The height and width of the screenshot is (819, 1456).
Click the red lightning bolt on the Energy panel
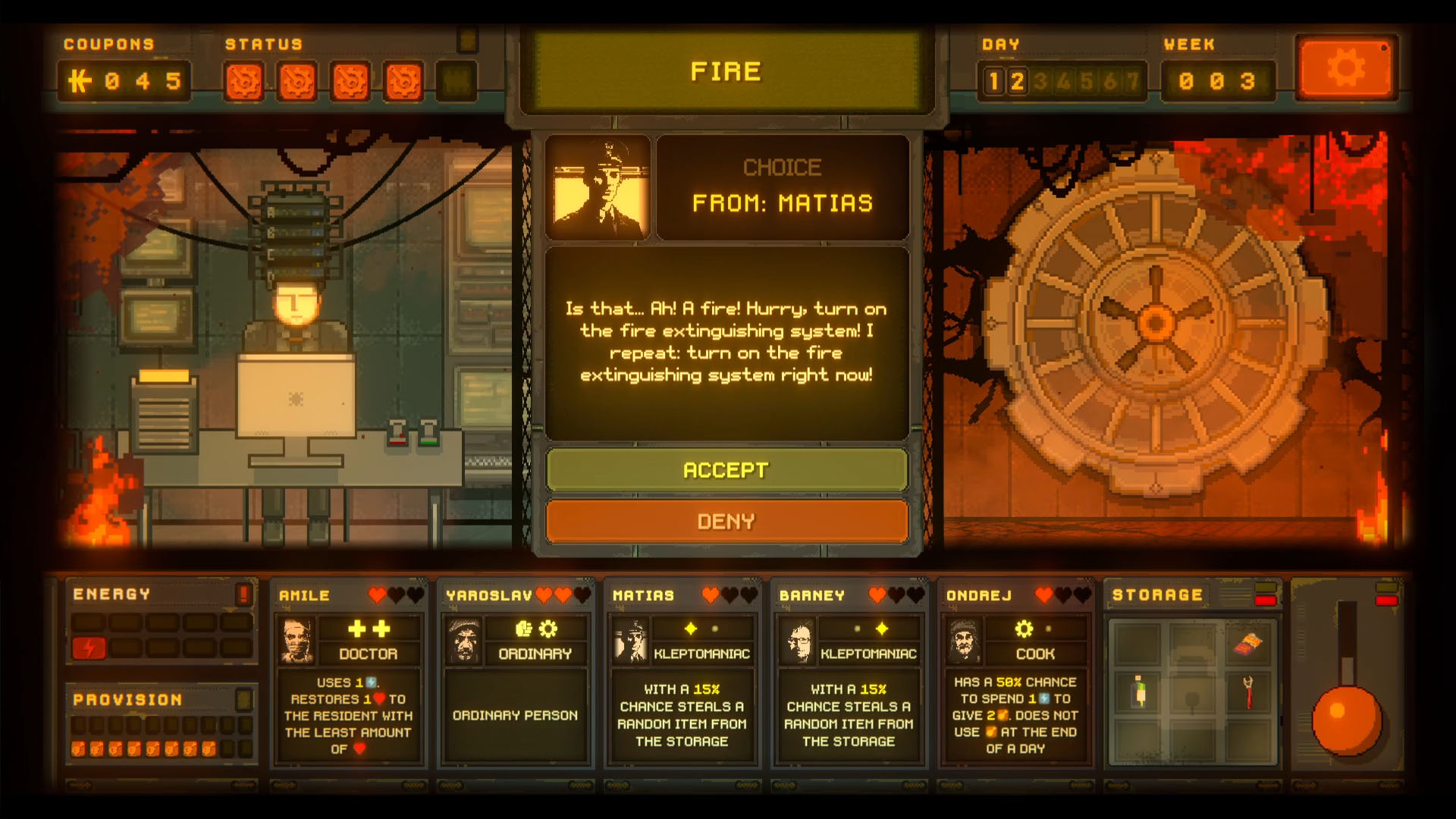tap(90, 647)
